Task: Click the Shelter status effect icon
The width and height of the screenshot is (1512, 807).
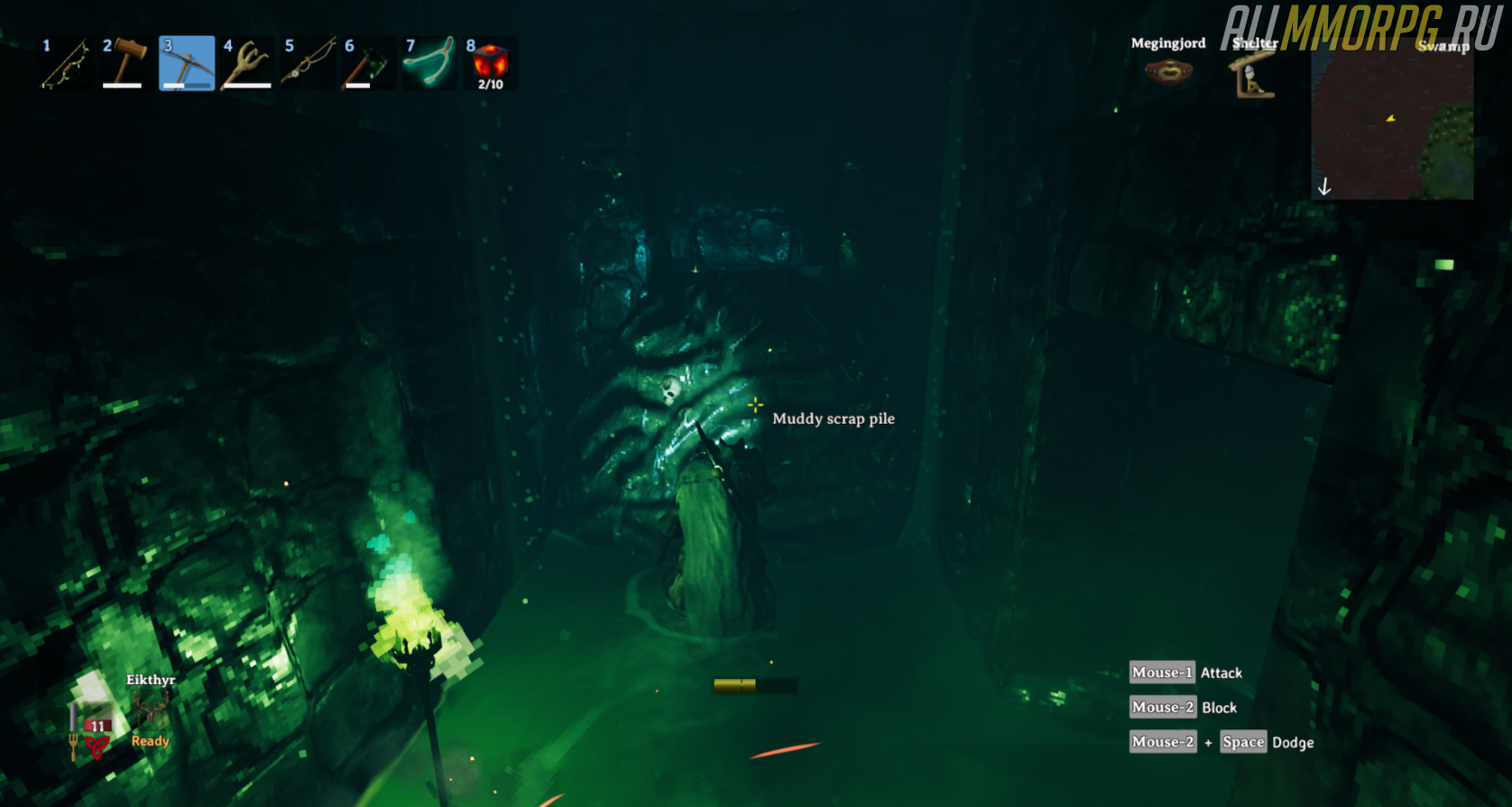Action: point(1254,75)
